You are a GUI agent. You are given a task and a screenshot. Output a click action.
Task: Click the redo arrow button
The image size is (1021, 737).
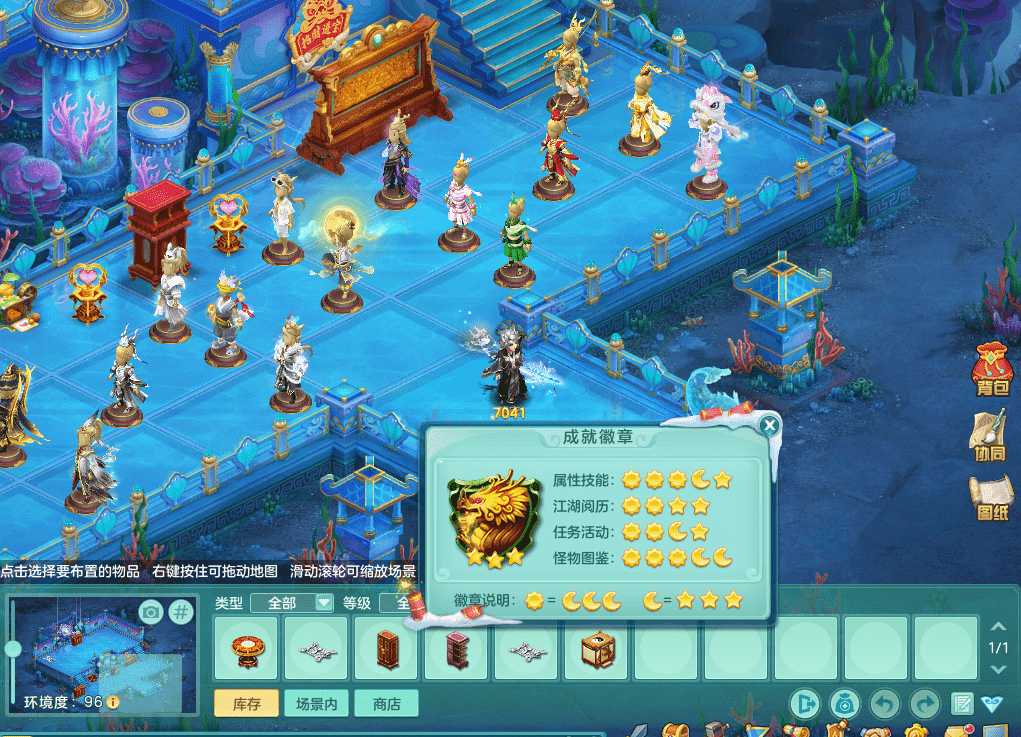tap(926, 704)
